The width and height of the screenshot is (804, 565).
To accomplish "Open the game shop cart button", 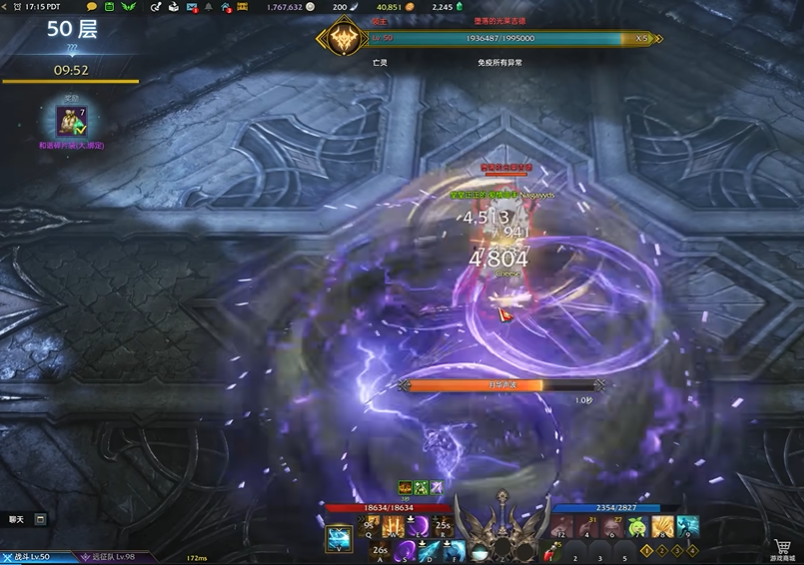I will 783,547.
